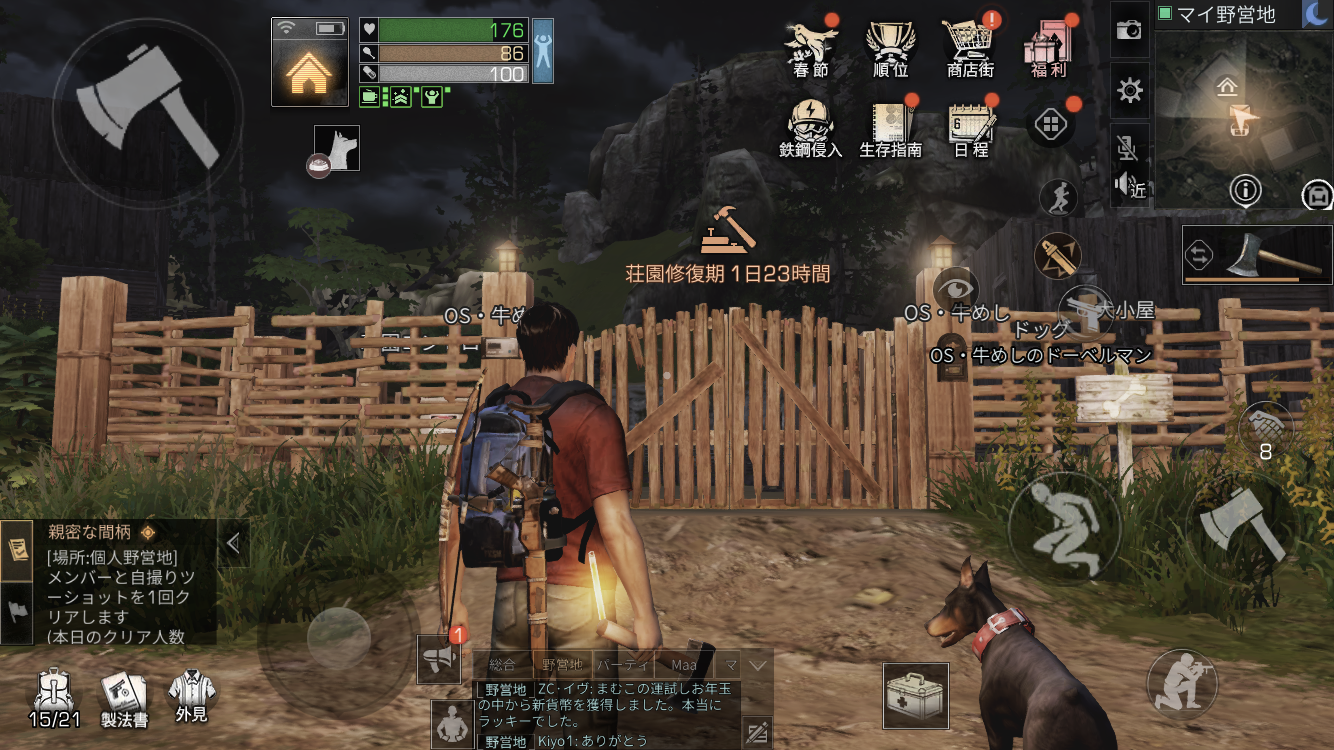The image size is (1334, 750).
Task: Click the camera screenshot button
Action: 1129,30
